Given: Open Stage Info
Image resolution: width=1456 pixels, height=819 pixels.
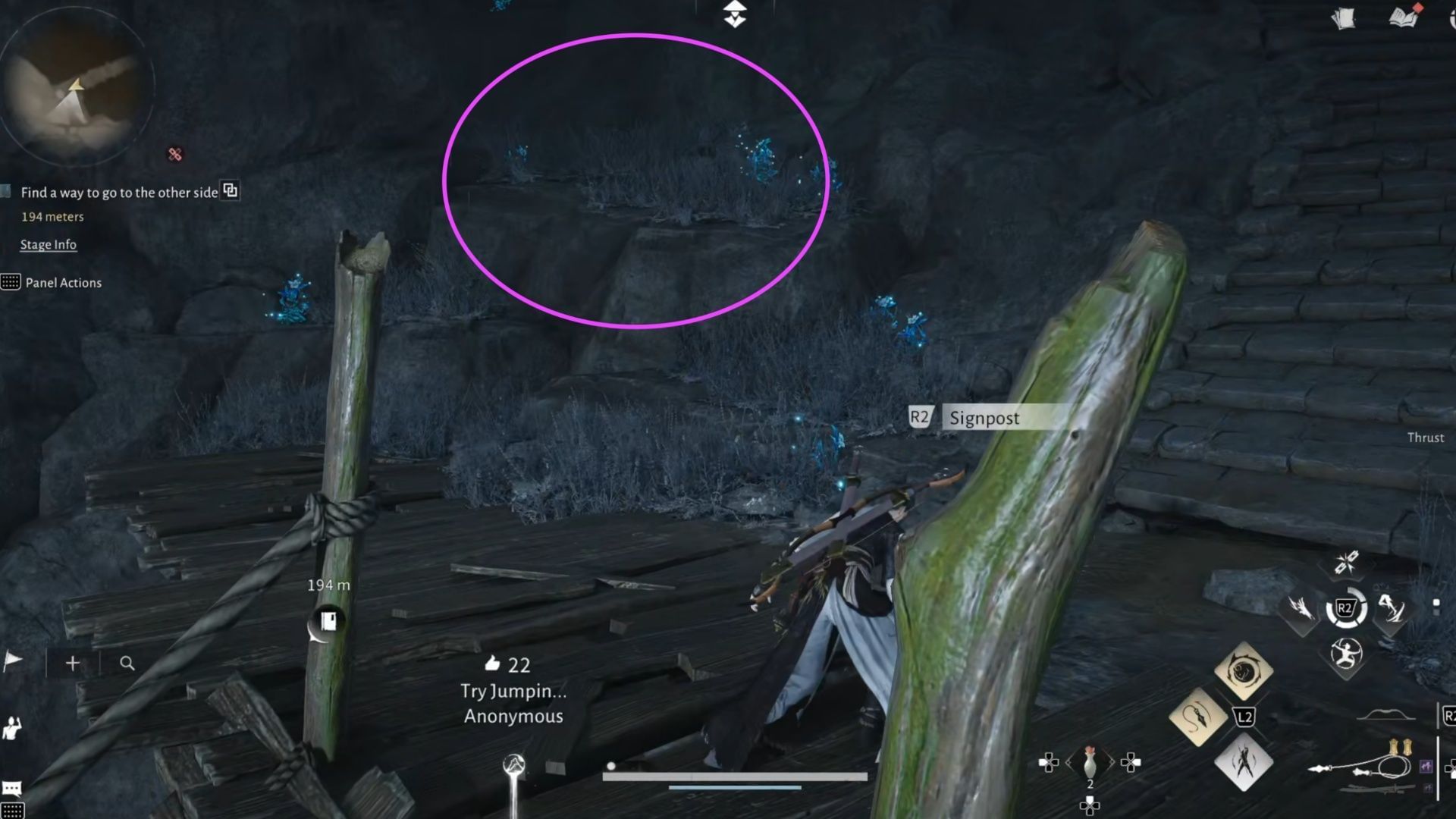Looking at the screenshot, I should [x=48, y=244].
